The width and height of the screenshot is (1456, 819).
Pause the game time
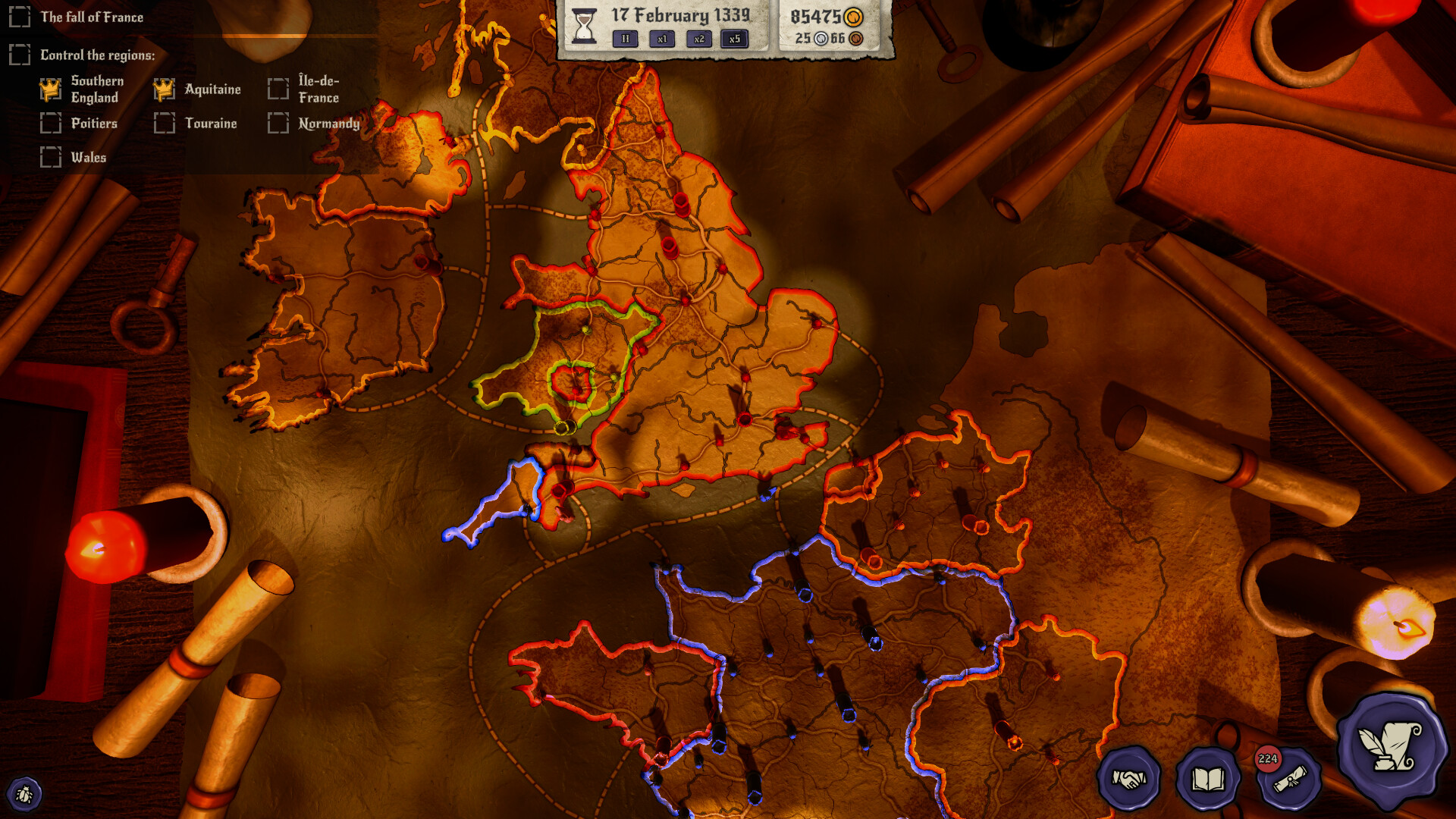click(x=625, y=39)
